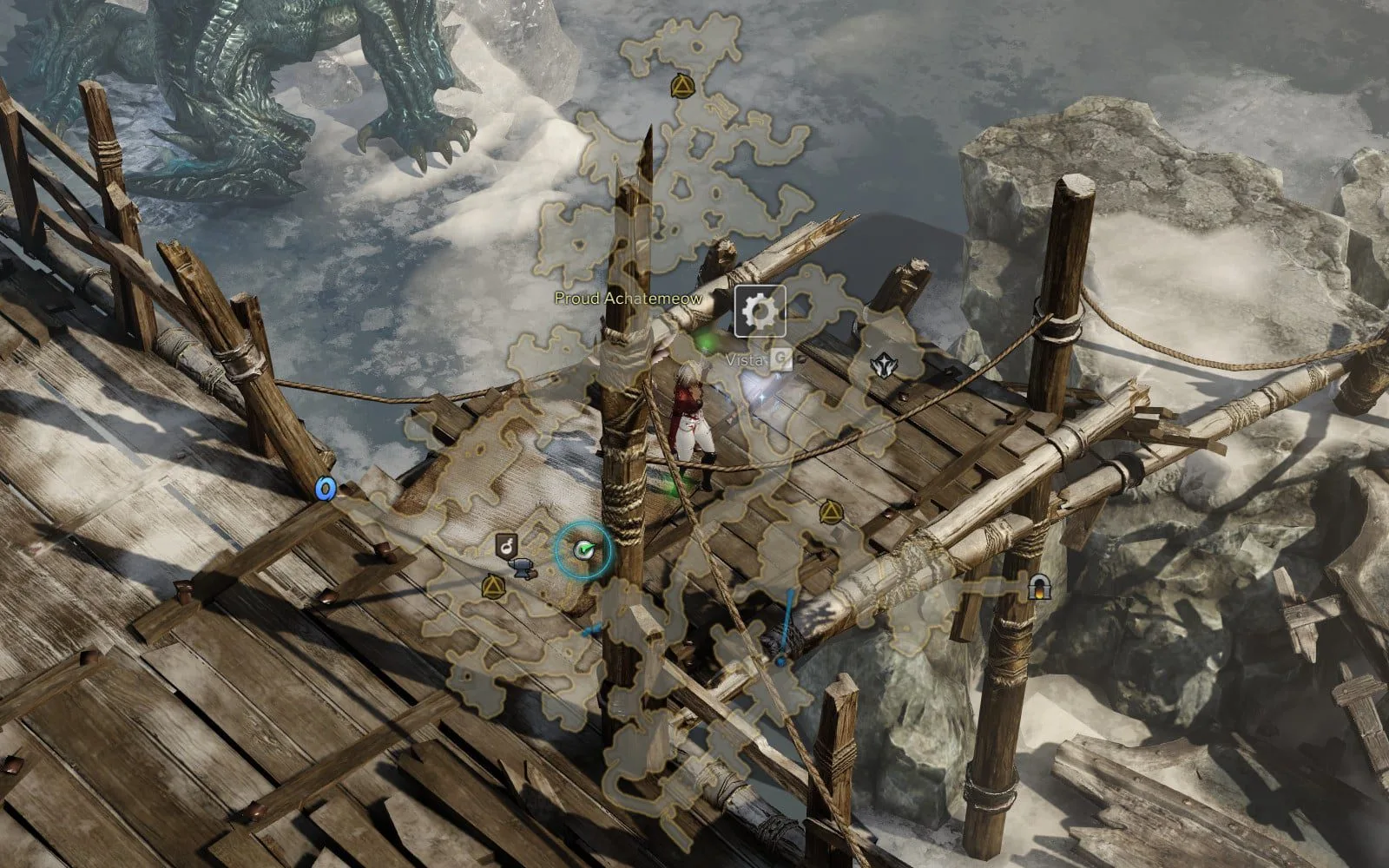The width and height of the screenshot is (1389, 868).
Task: Select the anvil repair marker on the map
Action: coord(523,568)
